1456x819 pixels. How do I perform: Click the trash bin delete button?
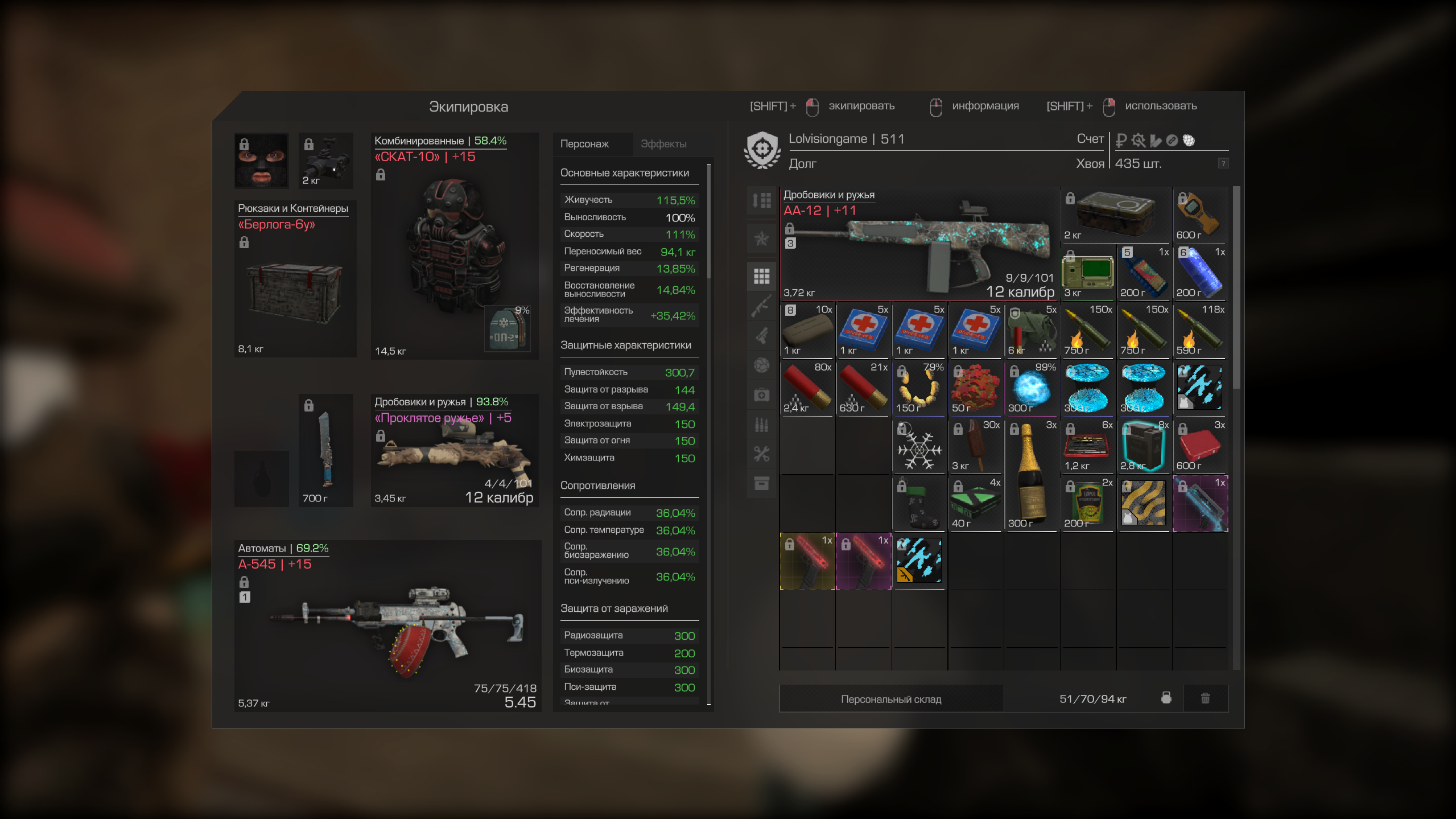(x=1205, y=698)
